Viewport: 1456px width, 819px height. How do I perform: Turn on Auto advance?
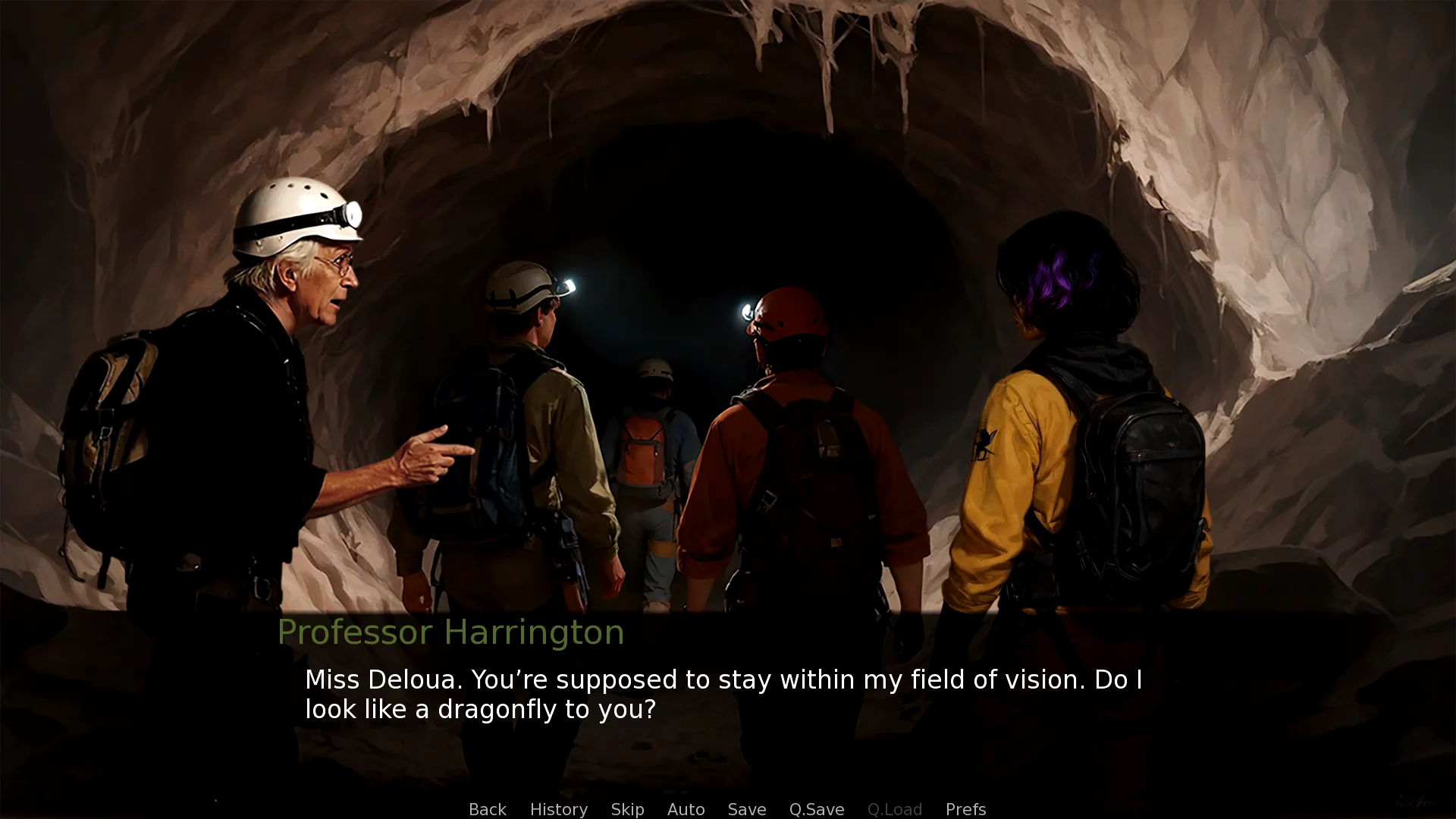click(686, 809)
